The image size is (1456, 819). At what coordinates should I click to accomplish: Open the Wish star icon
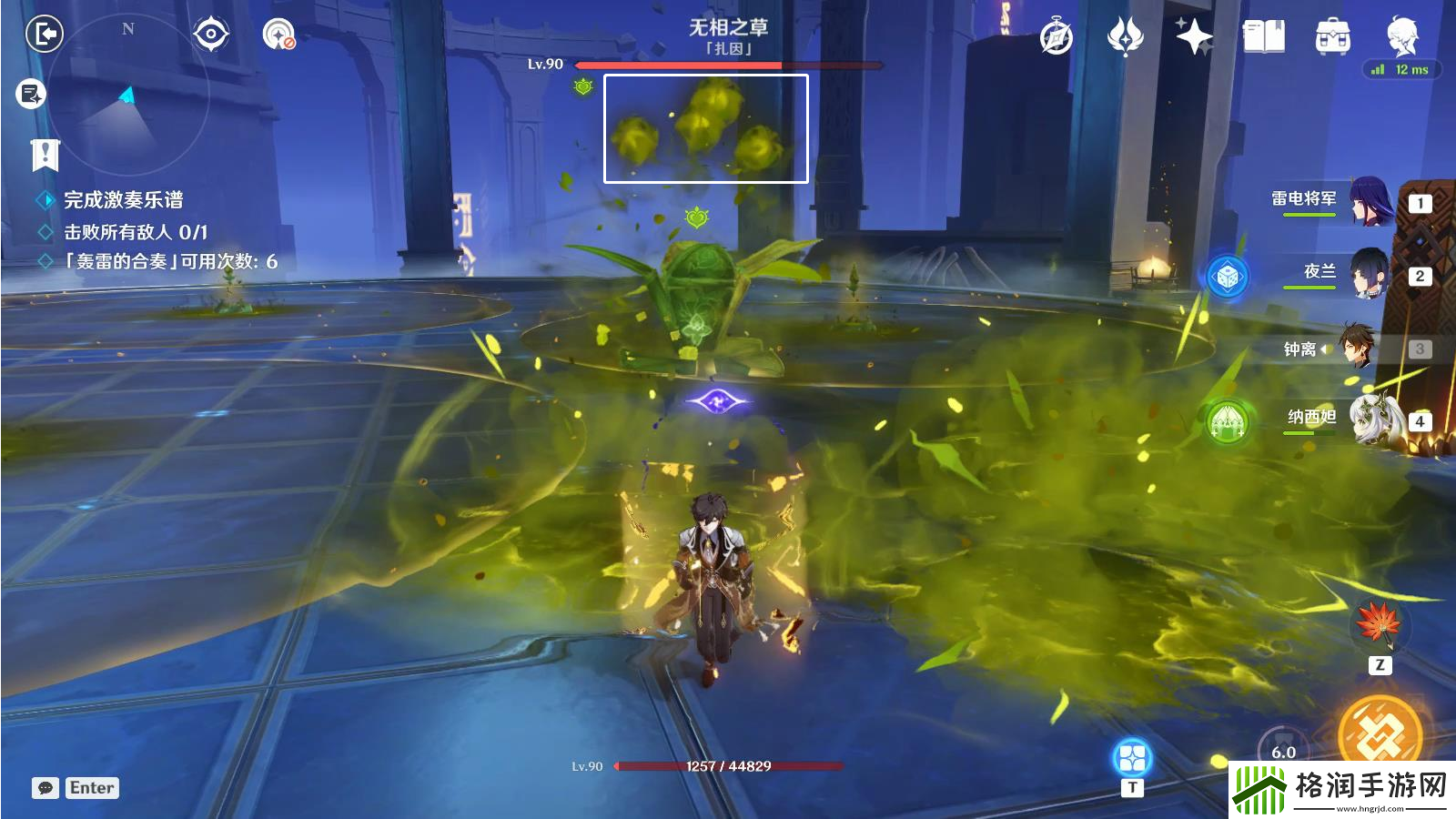(1194, 36)
